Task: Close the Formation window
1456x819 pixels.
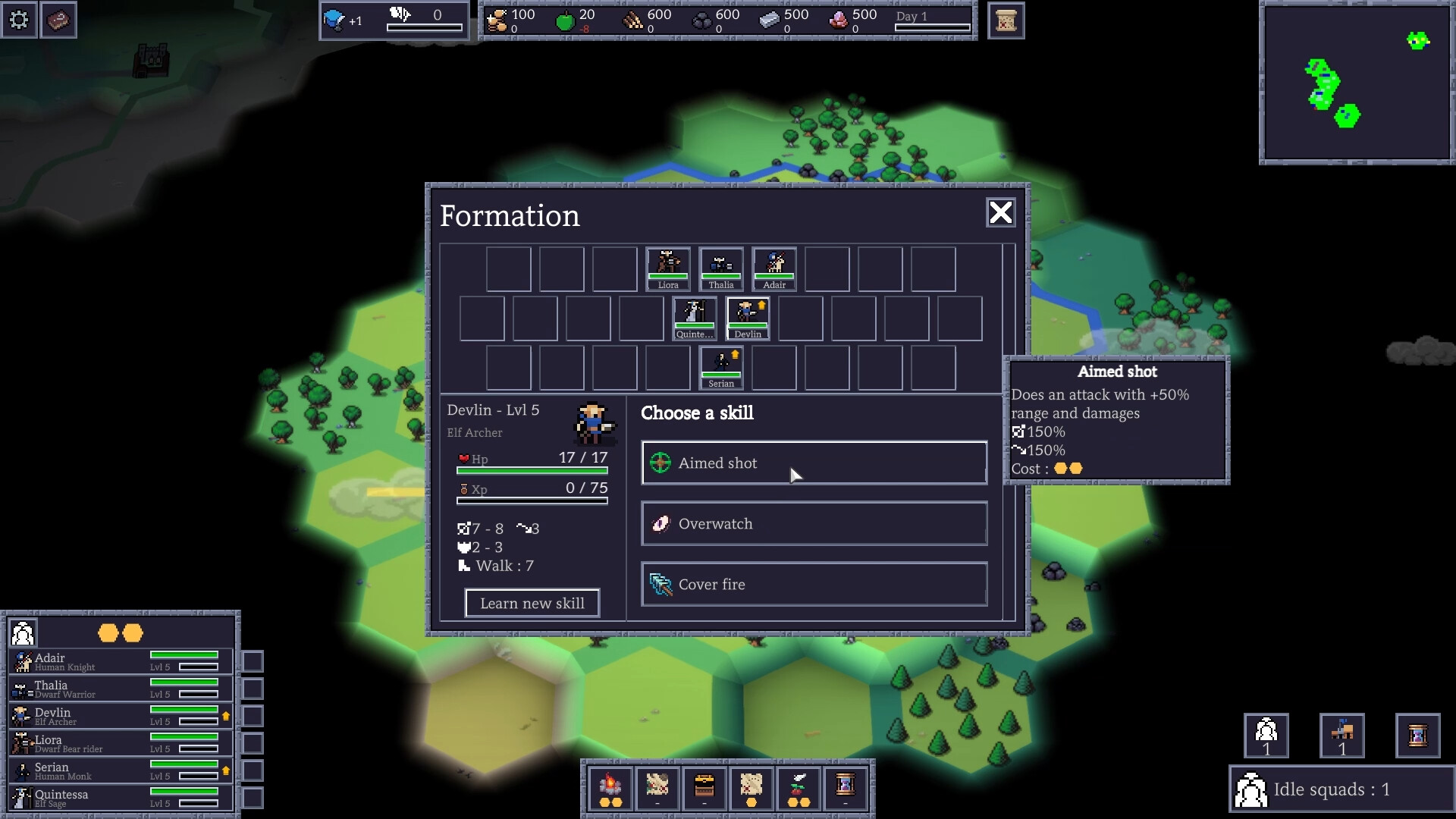Action: coord(1000,213)
